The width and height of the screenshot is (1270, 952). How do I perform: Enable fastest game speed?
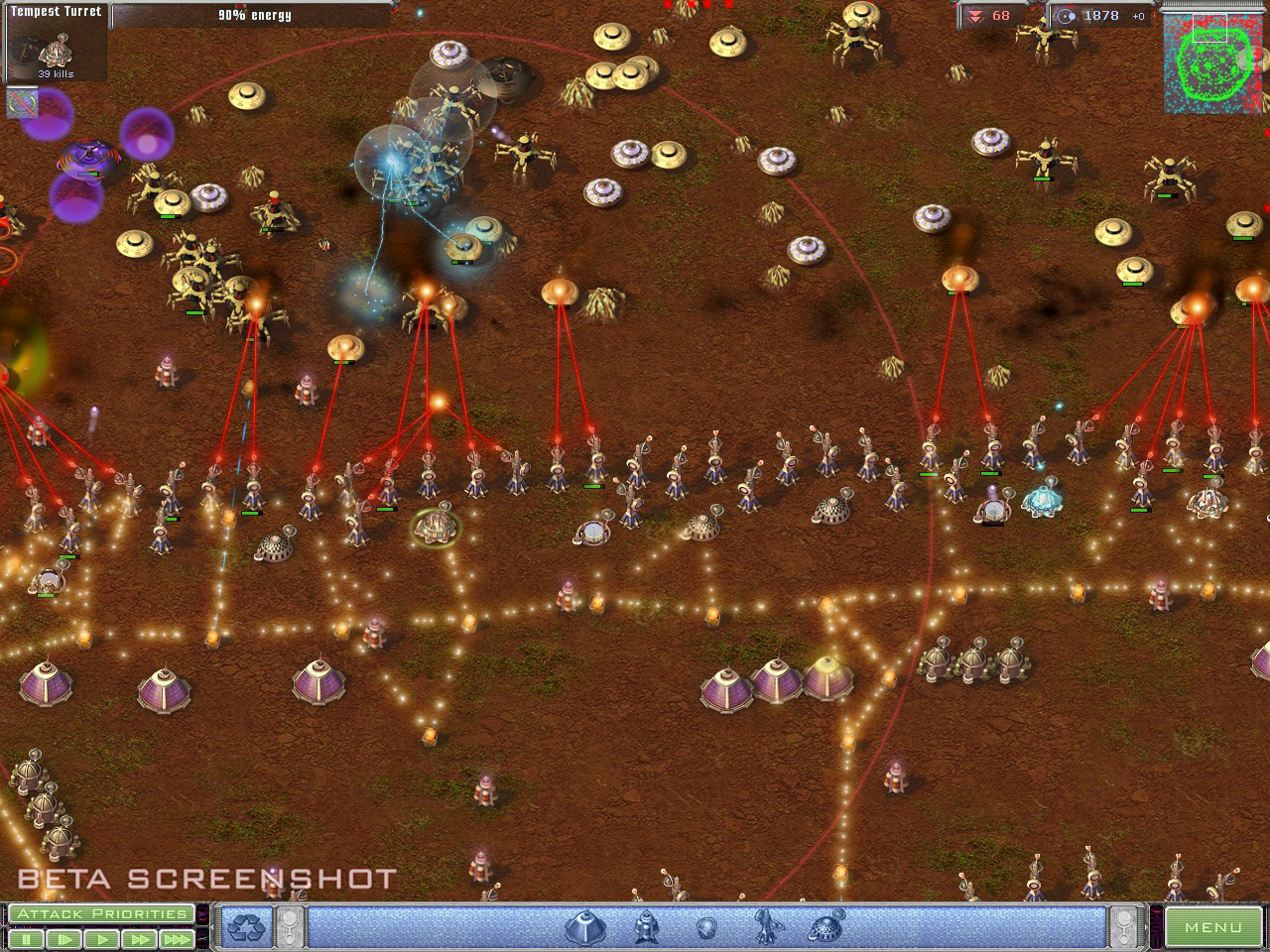tap(177, 938)
